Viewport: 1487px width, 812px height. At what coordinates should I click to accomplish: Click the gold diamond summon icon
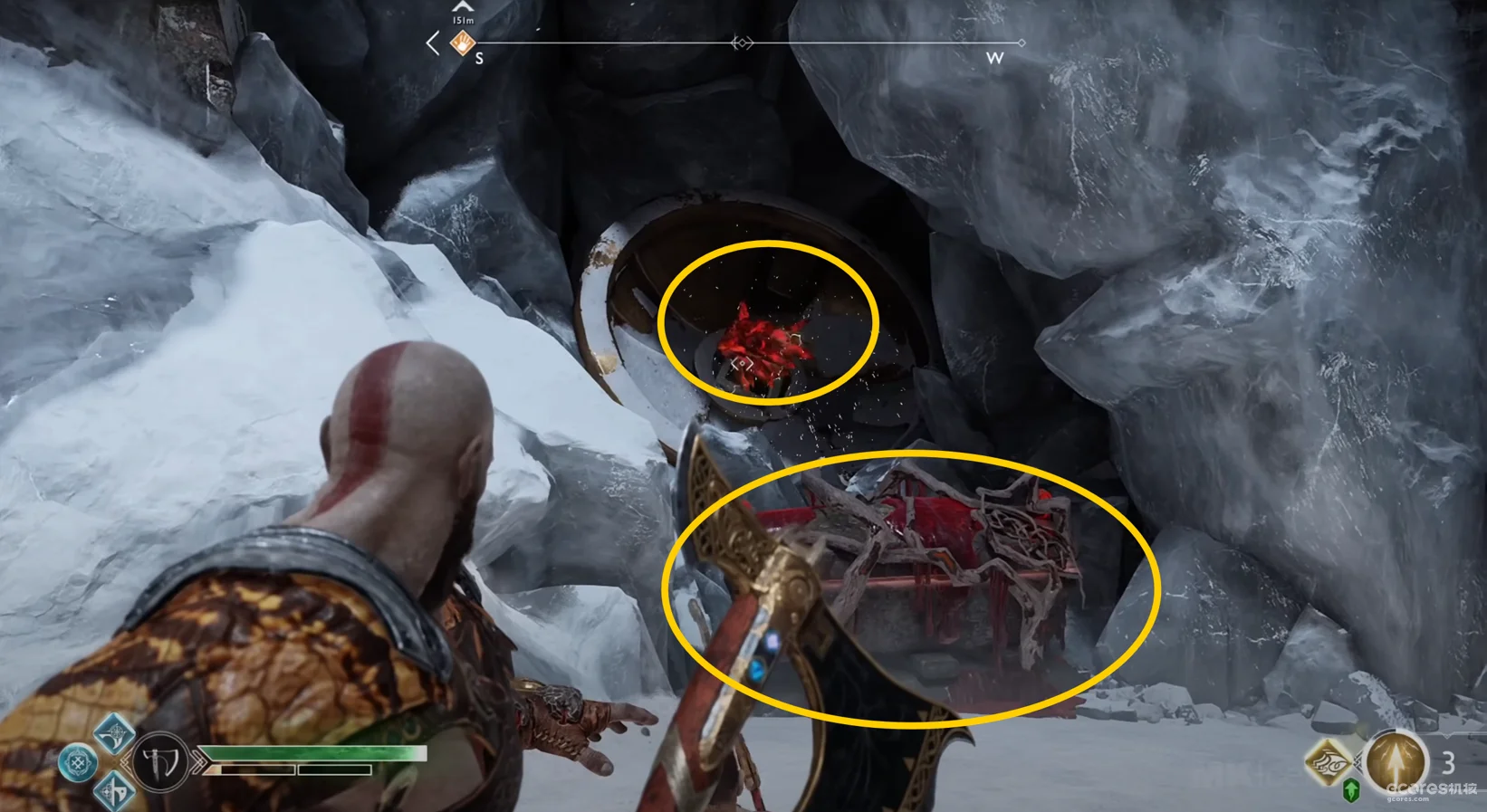1329,761
